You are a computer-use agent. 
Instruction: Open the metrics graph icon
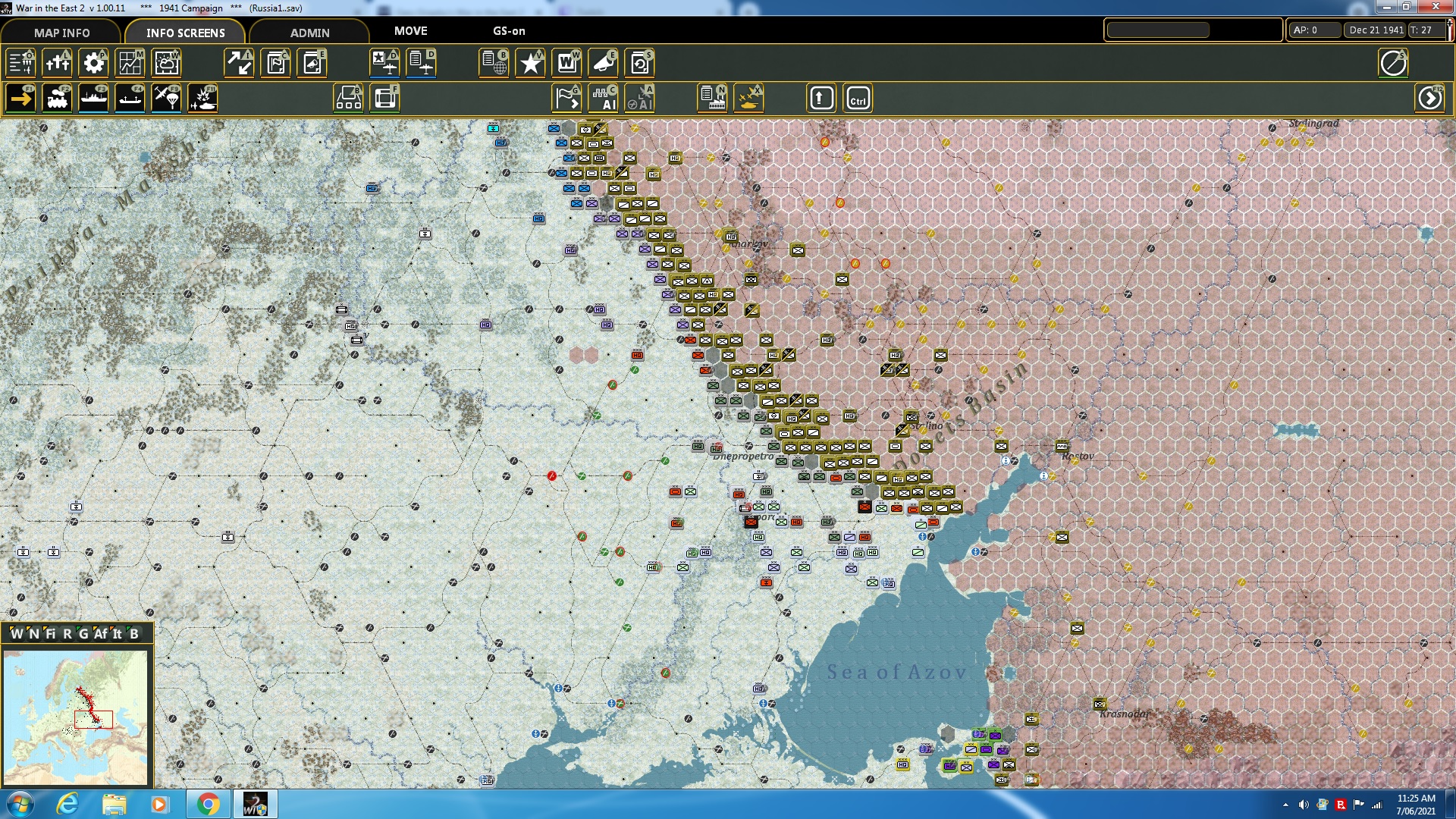coord(130,64)
